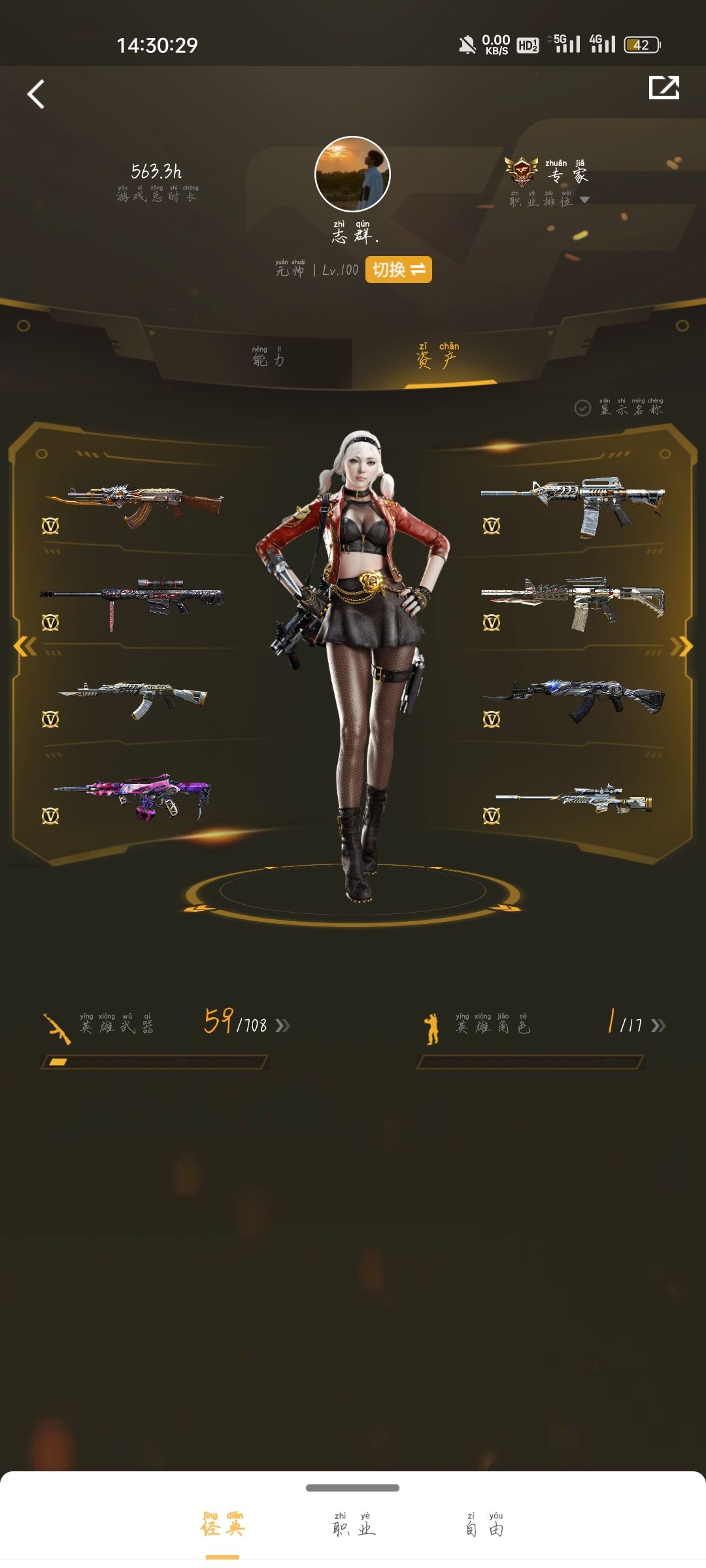This screenshot has width=706, height=1568.
Task: Select the 资产 tab
Action: click(x=437, y=357)
